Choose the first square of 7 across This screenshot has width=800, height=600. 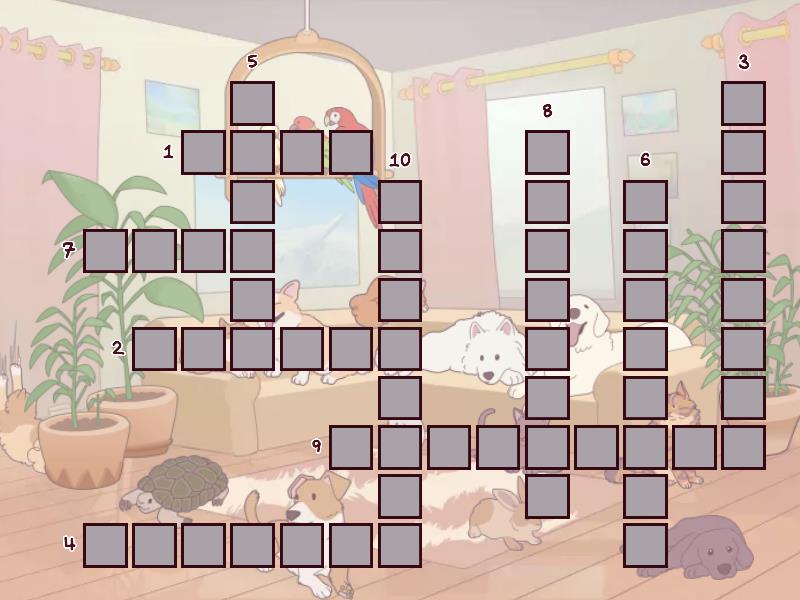(x=105, y=250)
